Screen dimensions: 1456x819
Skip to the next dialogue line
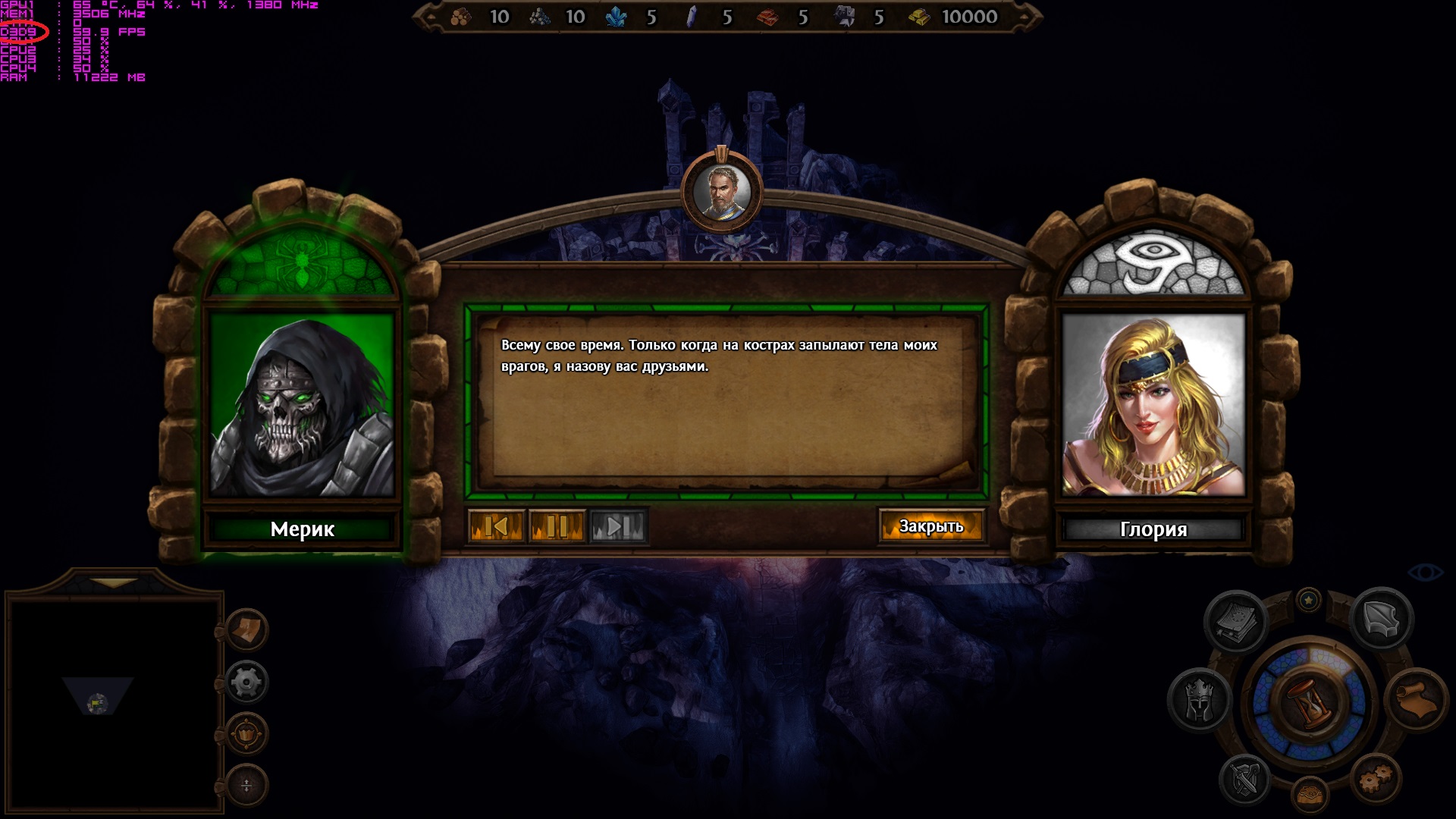point(618,526)
